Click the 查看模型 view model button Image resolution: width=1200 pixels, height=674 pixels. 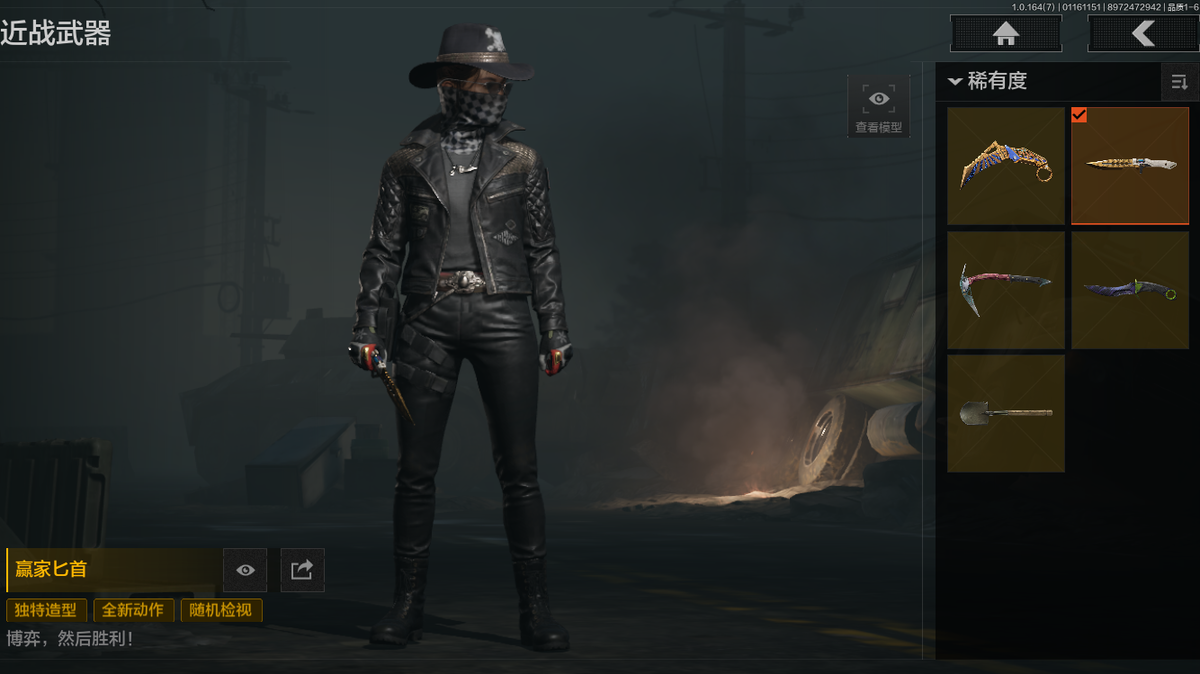coord(878,106)
